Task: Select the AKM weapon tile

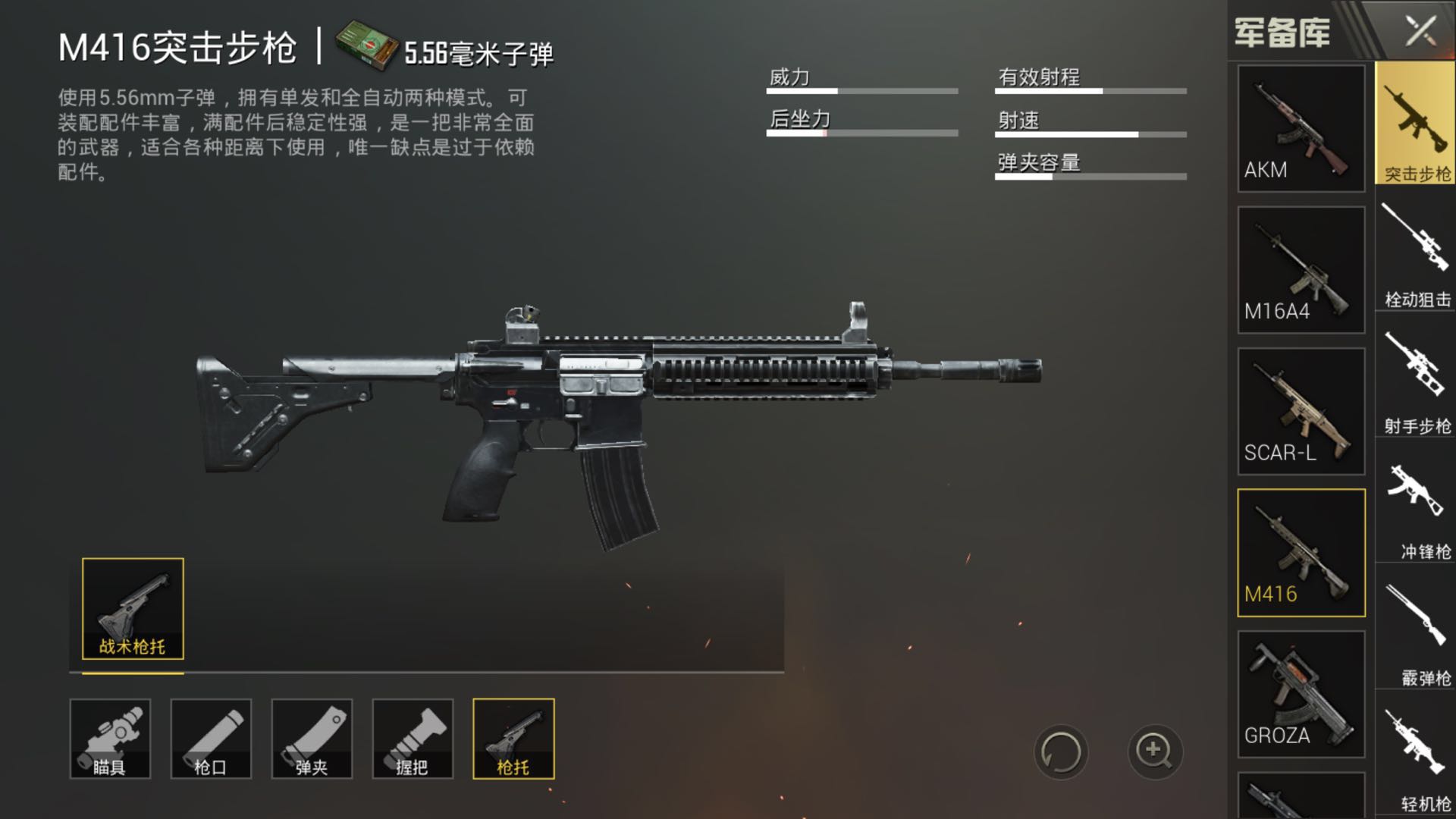Action: click(1301, 127)
